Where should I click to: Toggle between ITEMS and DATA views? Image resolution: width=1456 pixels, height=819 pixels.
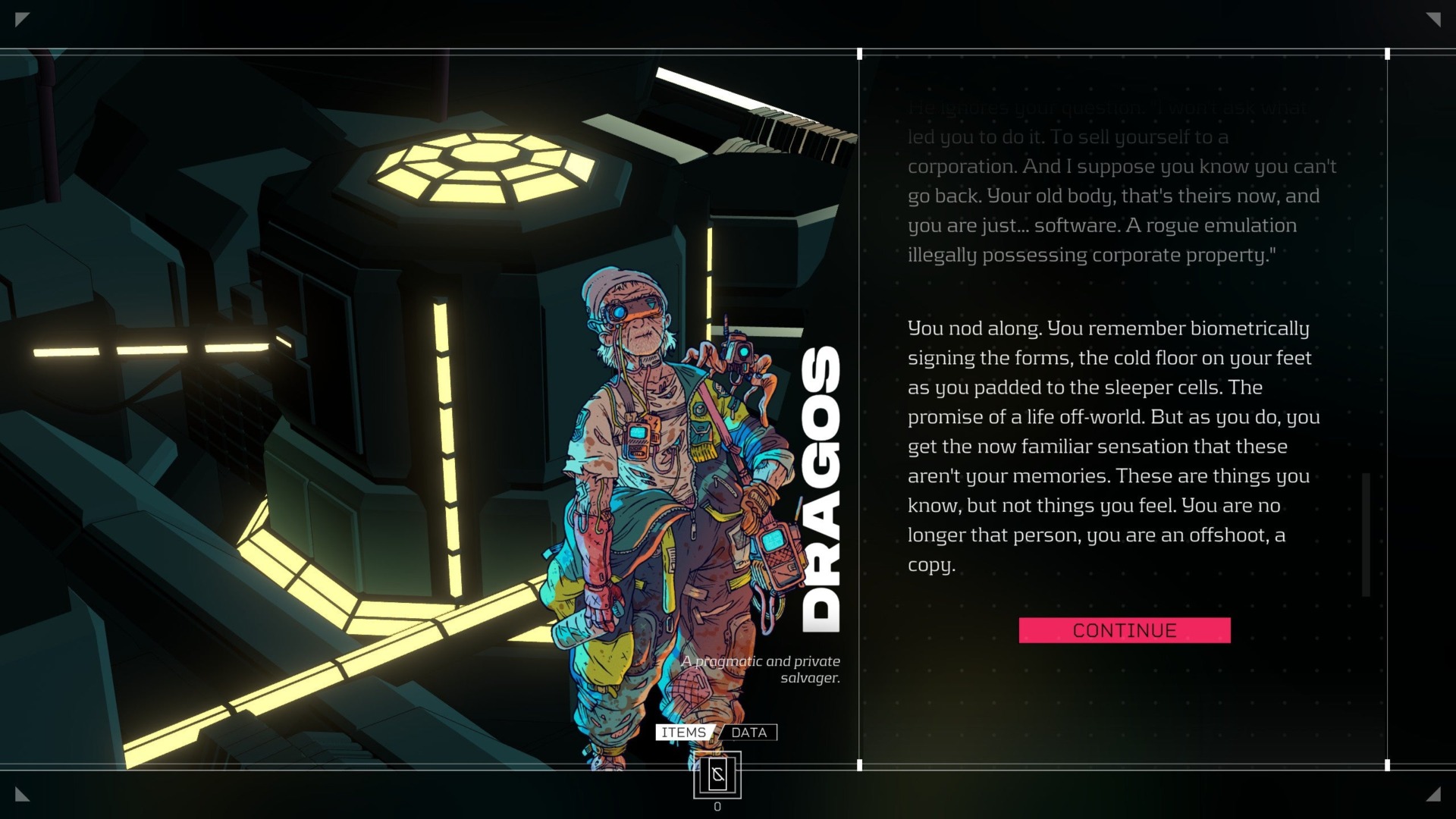[x=716, y=733]
